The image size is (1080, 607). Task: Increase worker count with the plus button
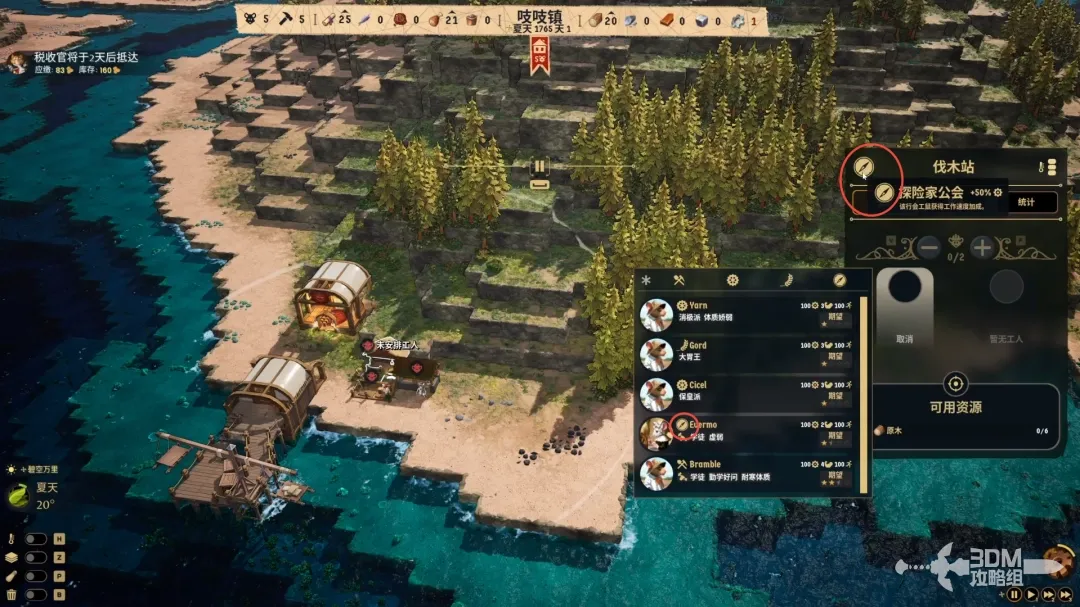tap(983, 247)
